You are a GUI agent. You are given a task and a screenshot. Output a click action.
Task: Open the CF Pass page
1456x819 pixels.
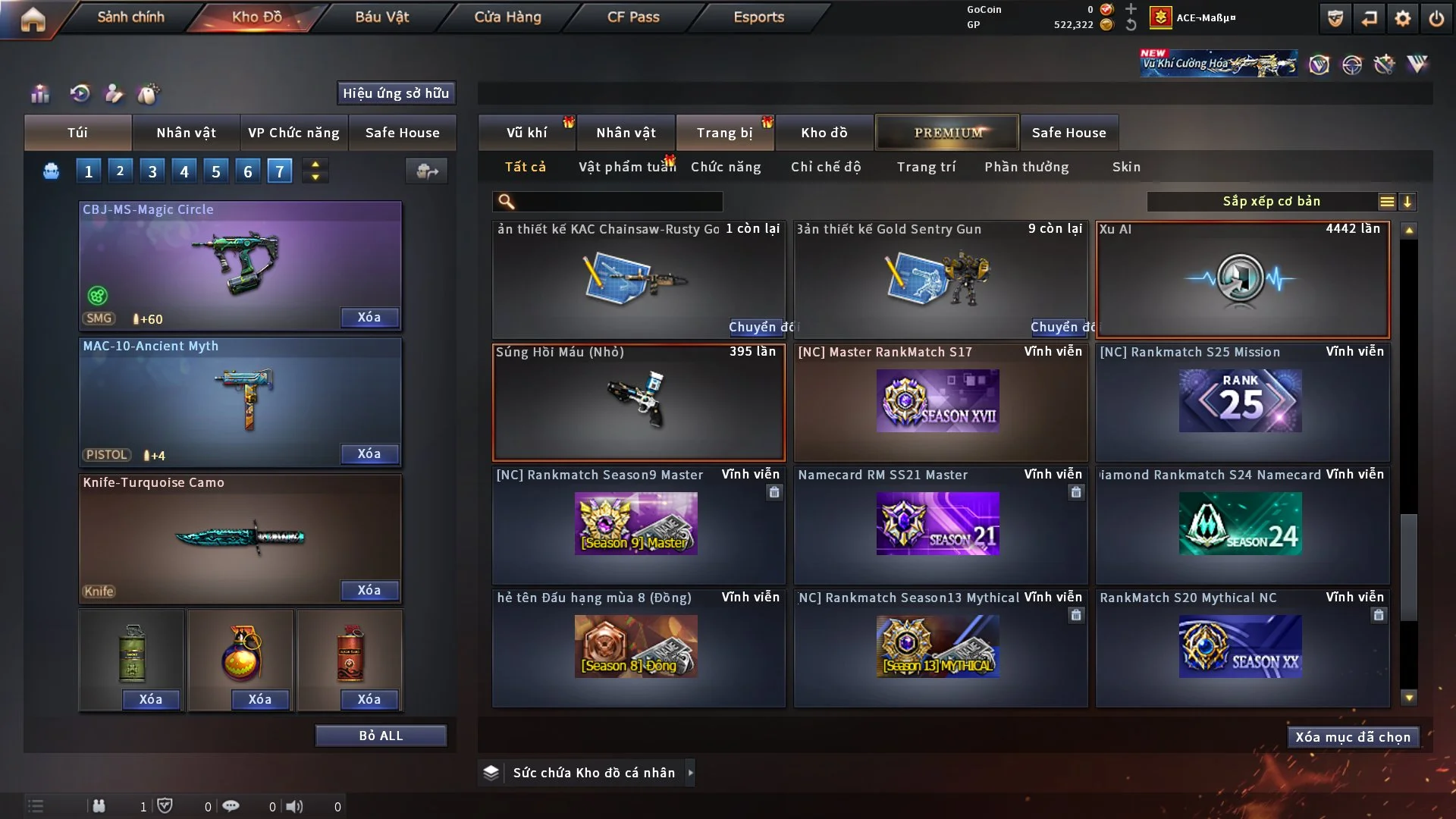tap(633, 17)
